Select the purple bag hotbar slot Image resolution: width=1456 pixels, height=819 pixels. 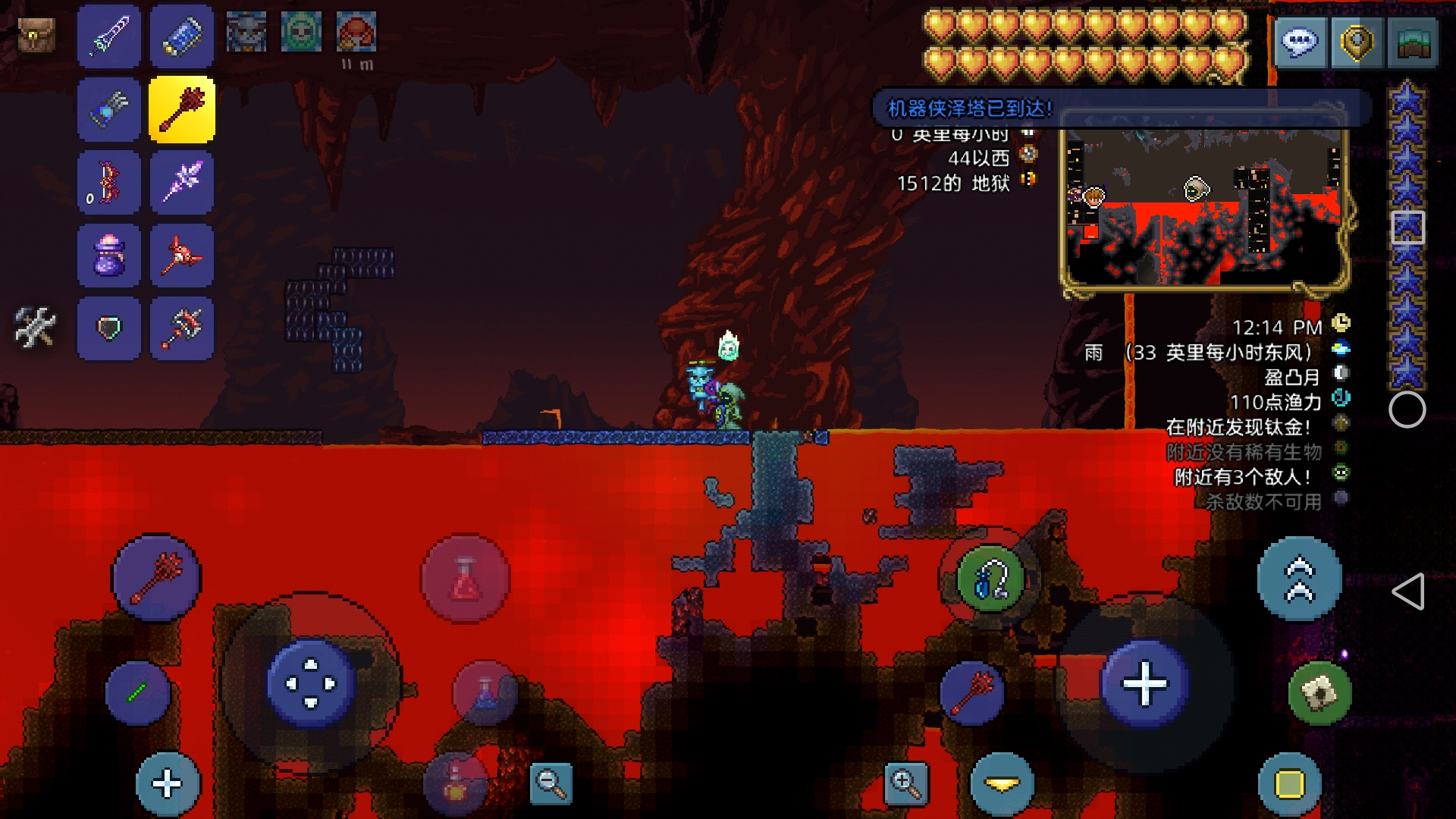click(x=109, y=256)
